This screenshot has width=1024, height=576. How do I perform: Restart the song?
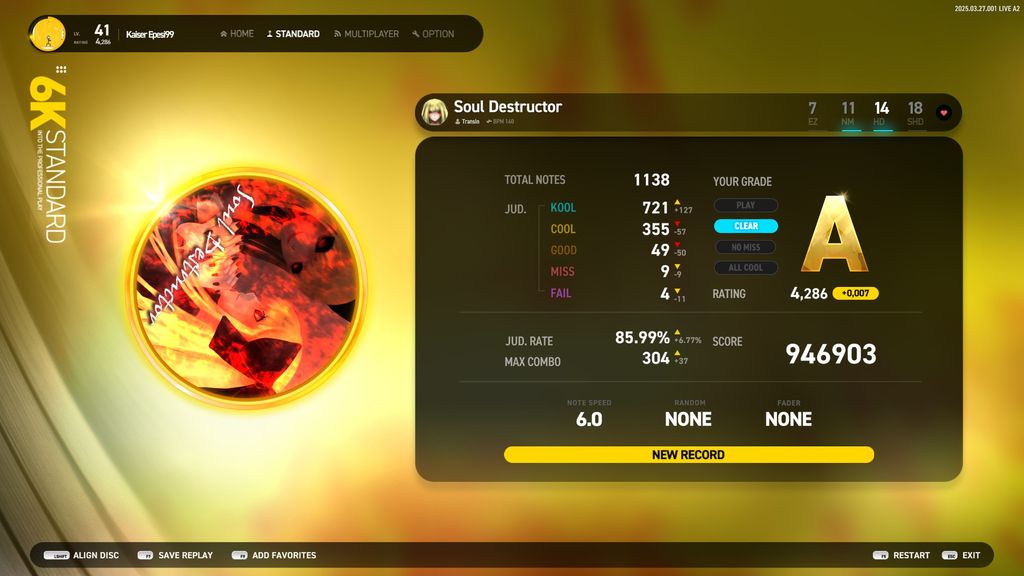coord(901,555)
